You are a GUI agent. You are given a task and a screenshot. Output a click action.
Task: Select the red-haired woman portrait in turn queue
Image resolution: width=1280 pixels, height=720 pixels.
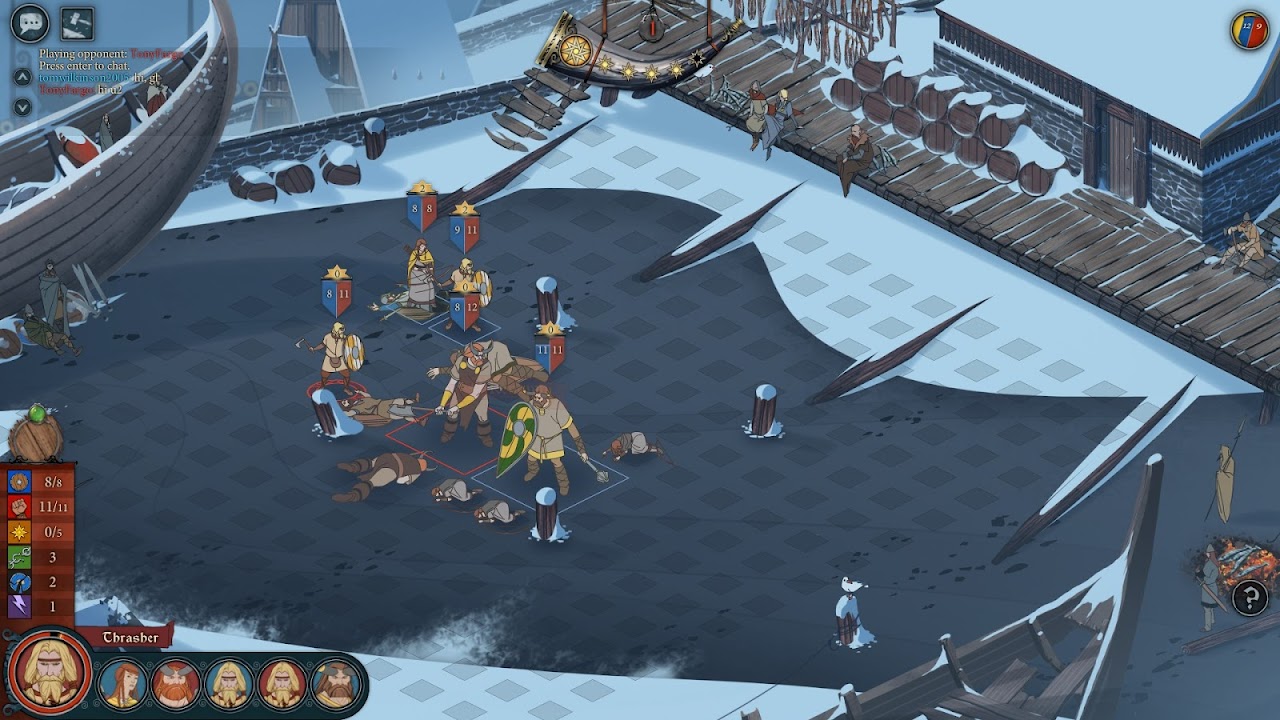click(122, 683)
